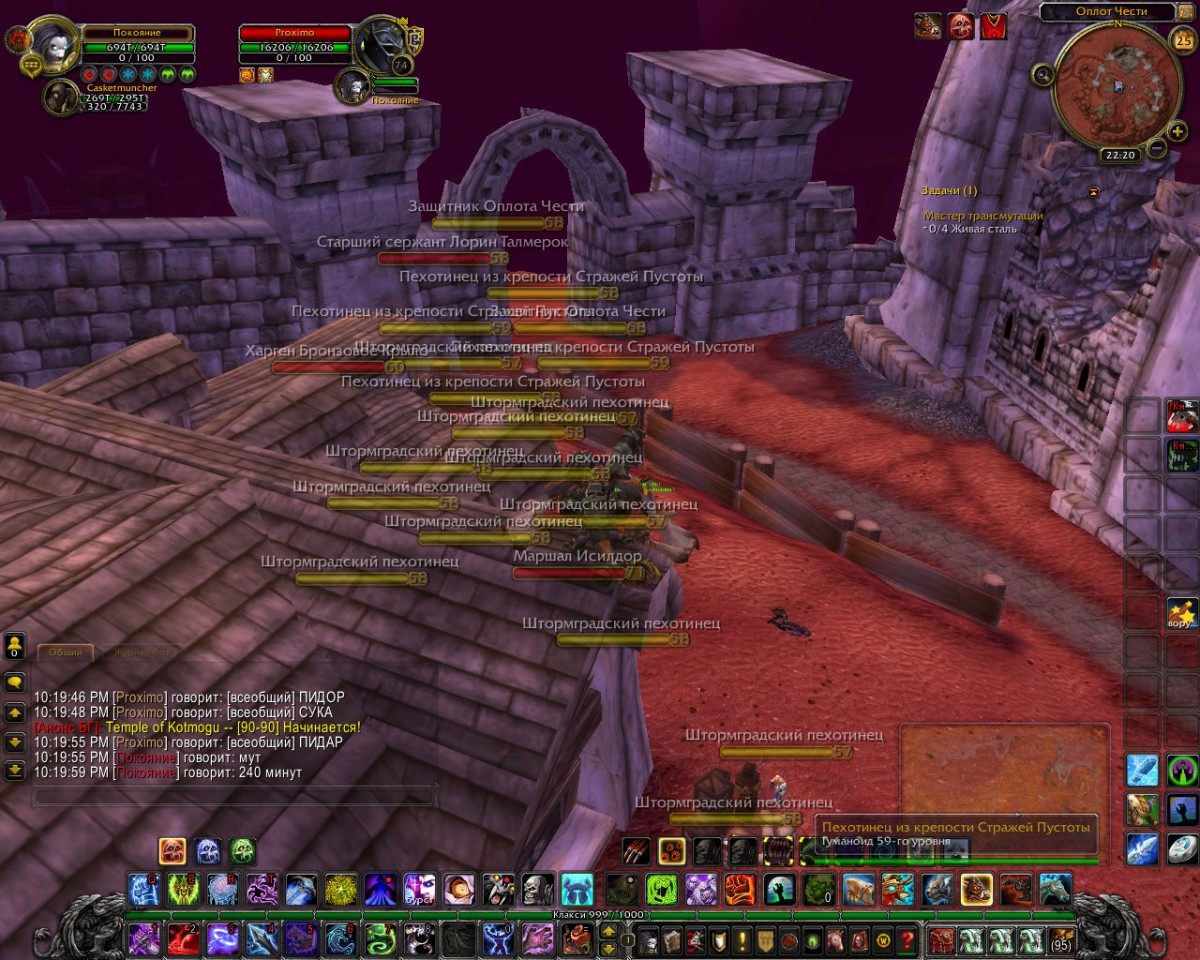This screenshot has height=960, width=1200.
Task: Open the calendar button showing 25
Action: [x=1183, y=41]
